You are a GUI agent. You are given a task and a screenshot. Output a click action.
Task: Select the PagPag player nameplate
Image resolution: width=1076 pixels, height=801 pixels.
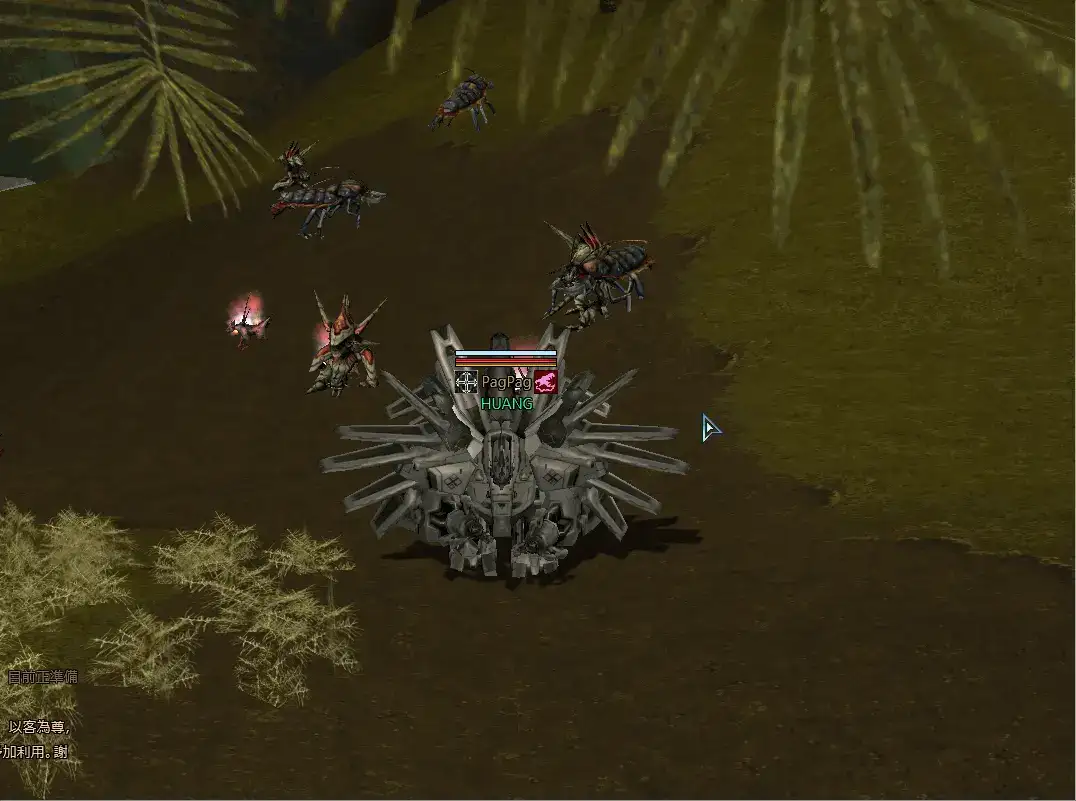pos(506,382)
